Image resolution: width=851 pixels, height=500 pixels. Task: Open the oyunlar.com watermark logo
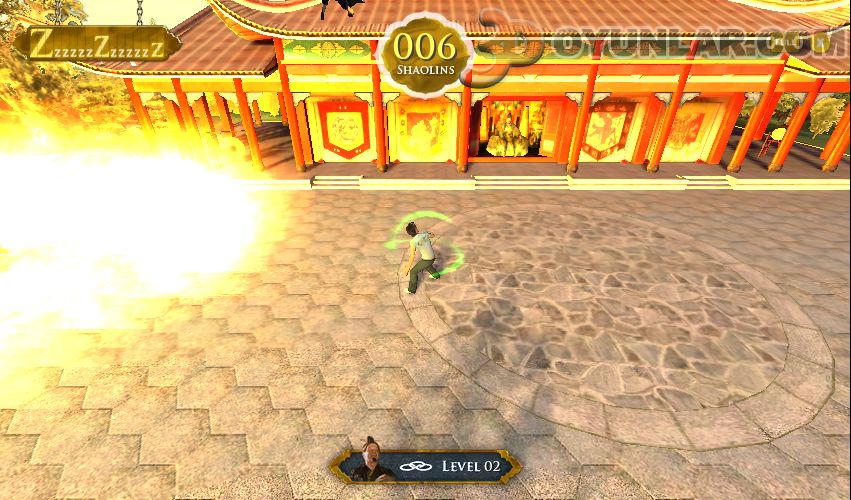click(x=655, y=43)
